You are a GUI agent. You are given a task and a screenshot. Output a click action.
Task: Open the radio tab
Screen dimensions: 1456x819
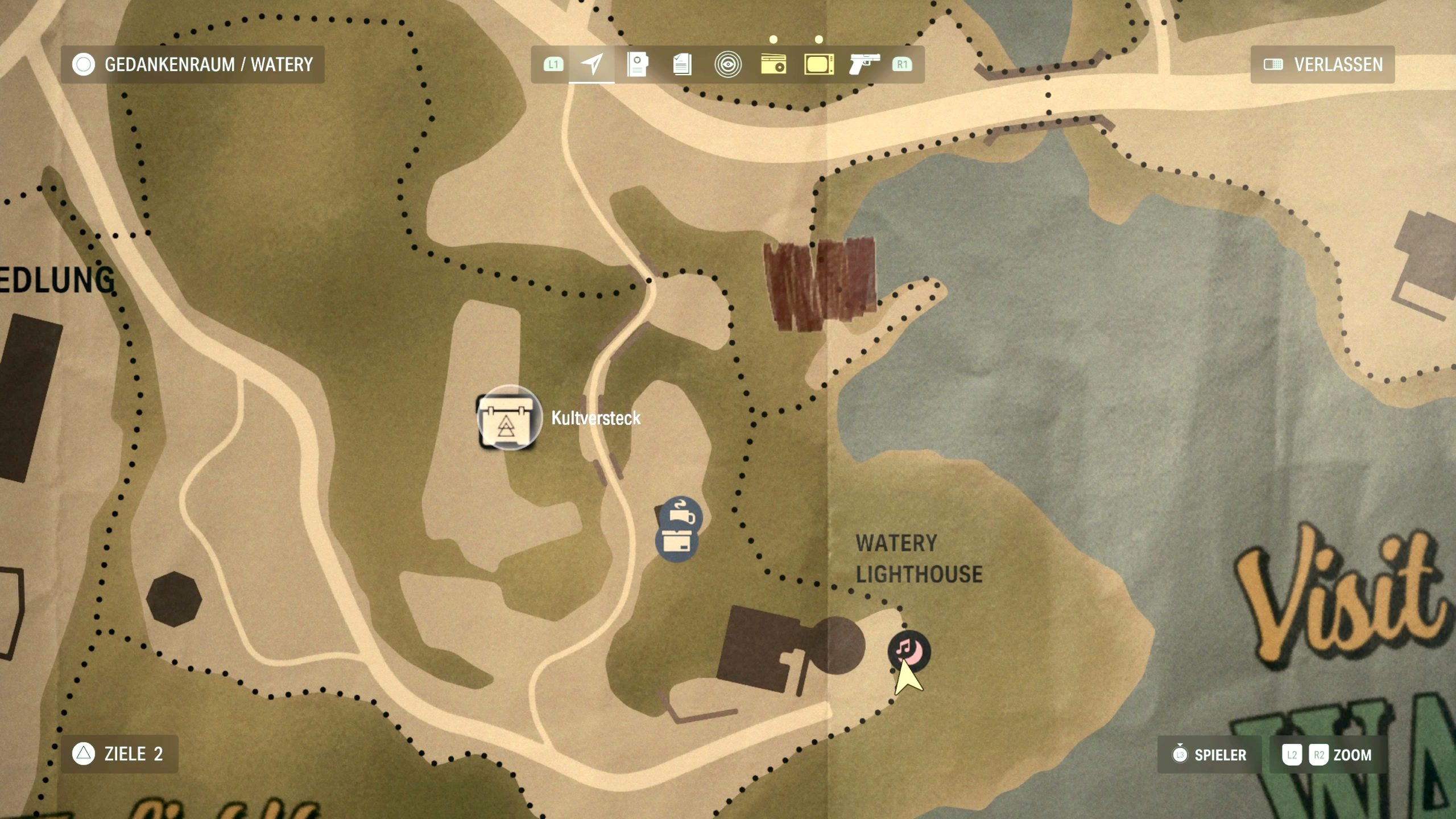point(773,64)
